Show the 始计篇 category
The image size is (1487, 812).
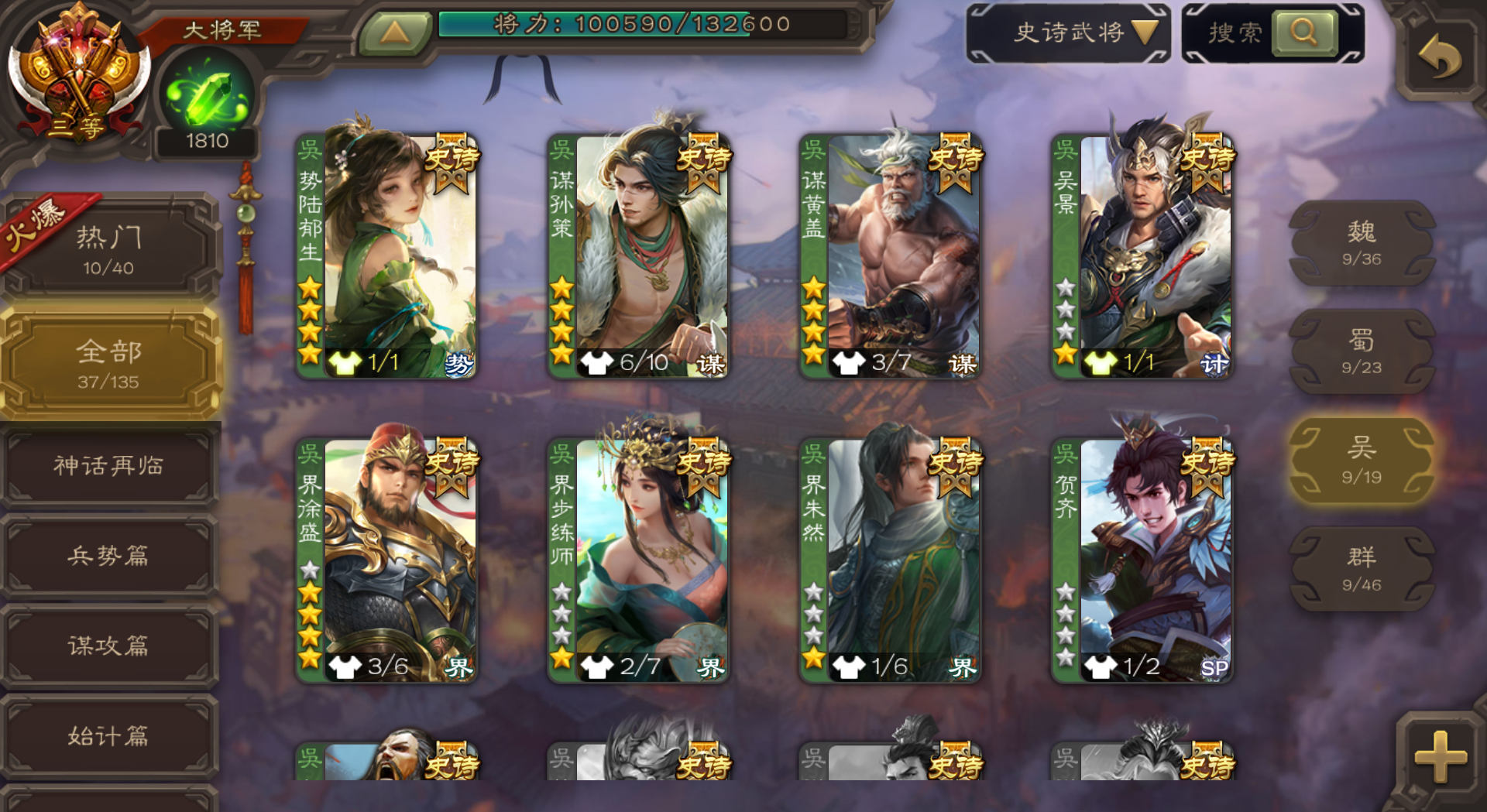coord(108,735)
